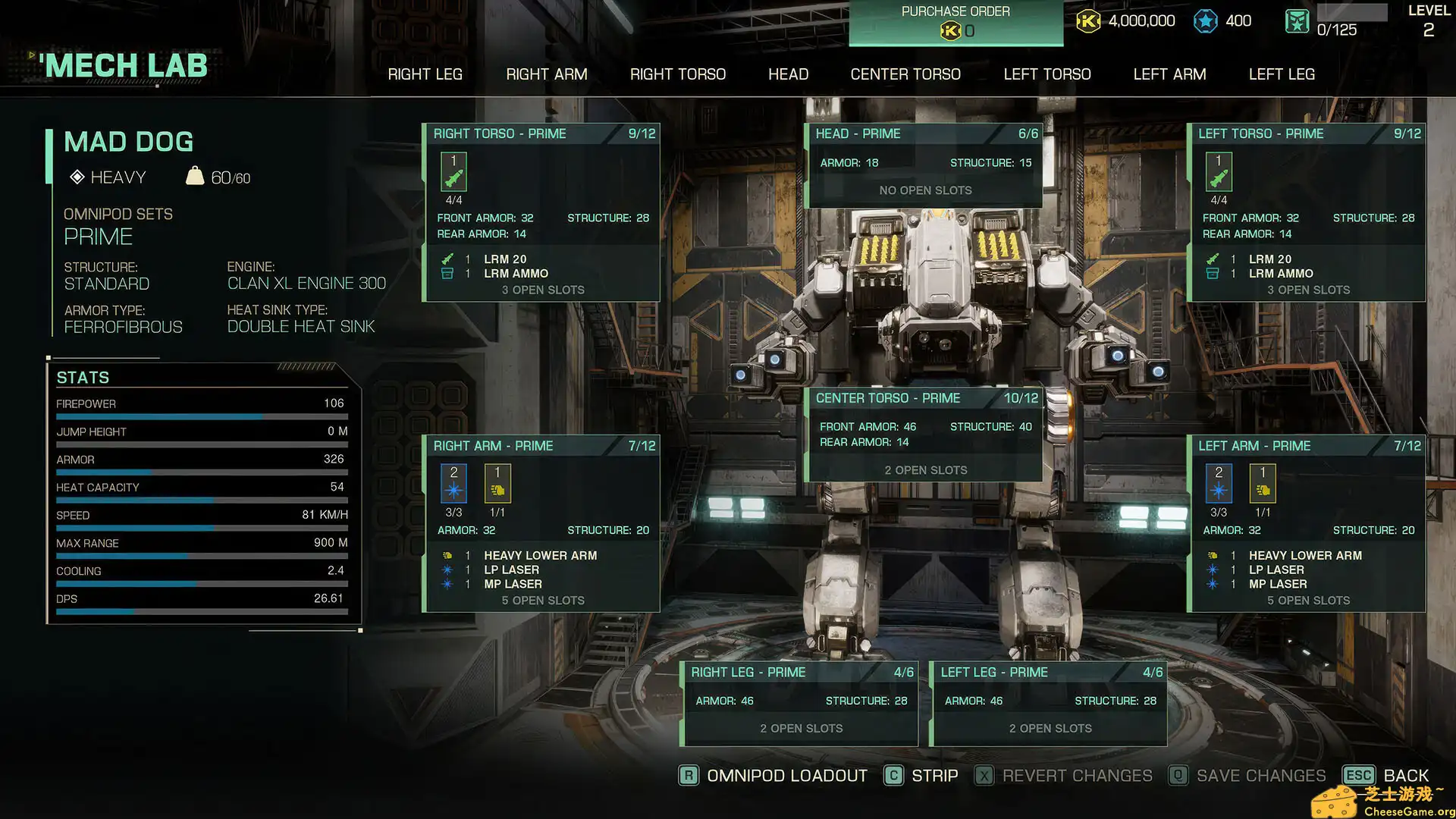Click the MP Laser icon in Left Arm equipment list

[x=1213, y=584]
